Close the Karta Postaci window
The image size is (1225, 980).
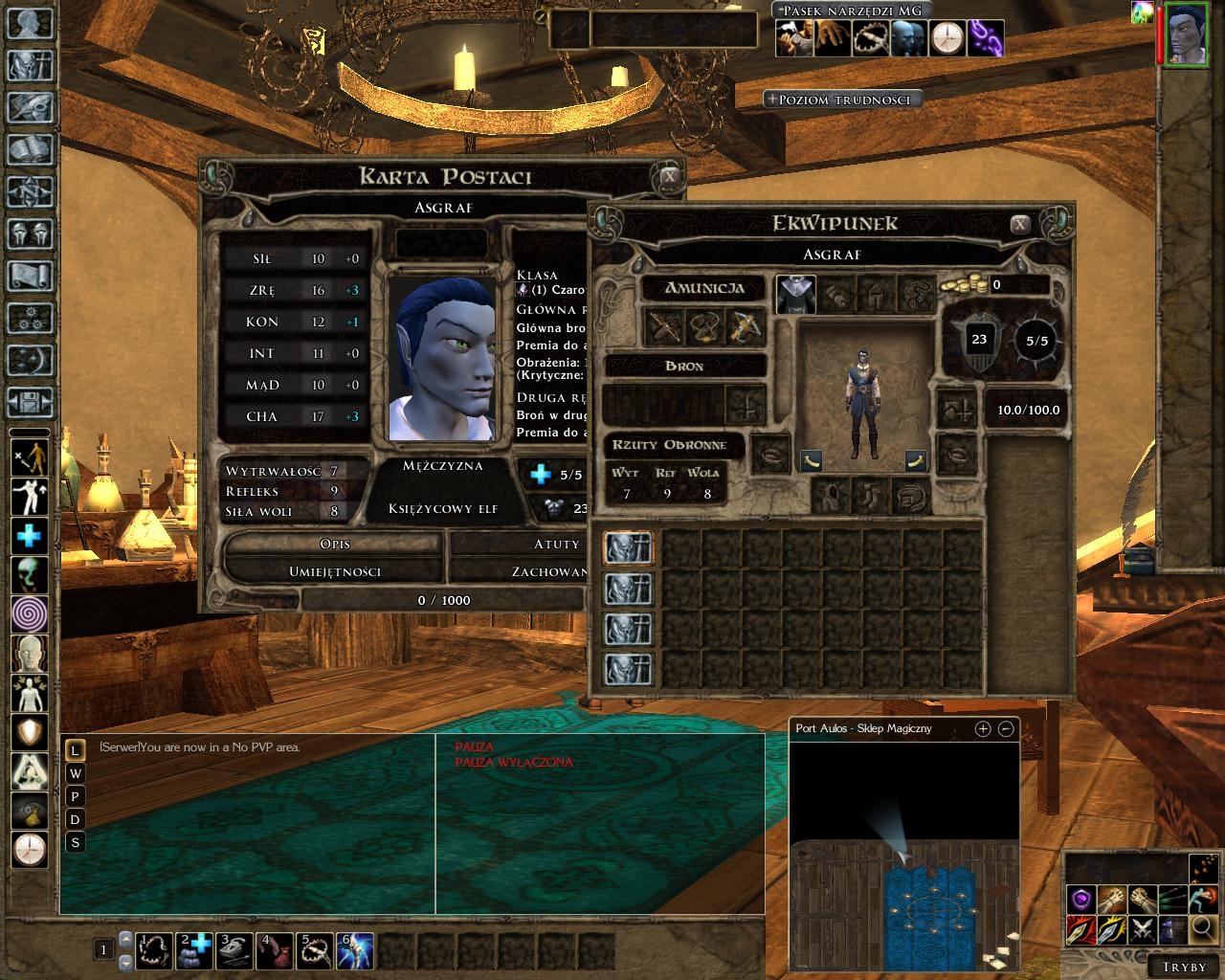[x=670, y=176]
